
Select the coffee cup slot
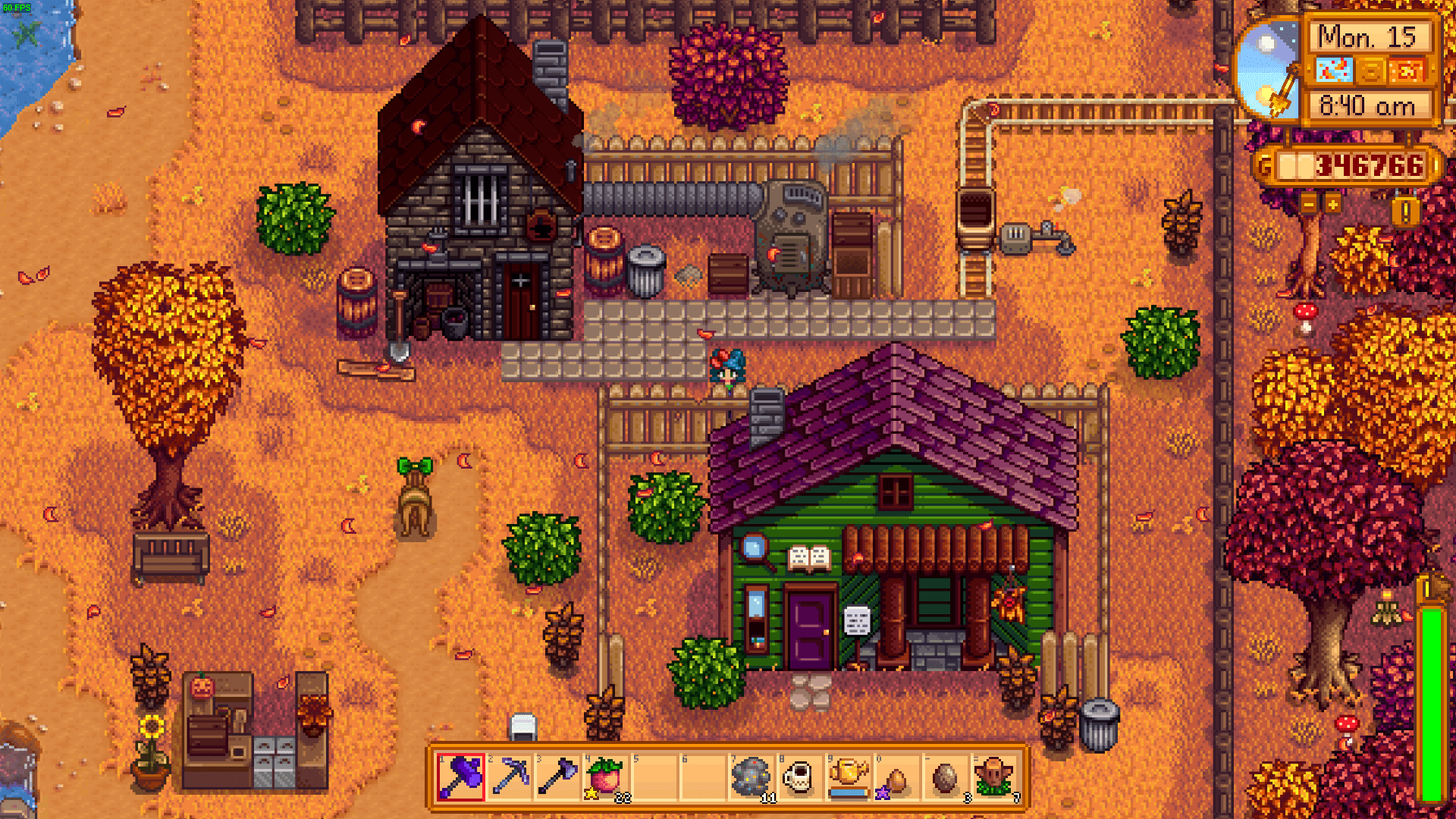(799, 777)
